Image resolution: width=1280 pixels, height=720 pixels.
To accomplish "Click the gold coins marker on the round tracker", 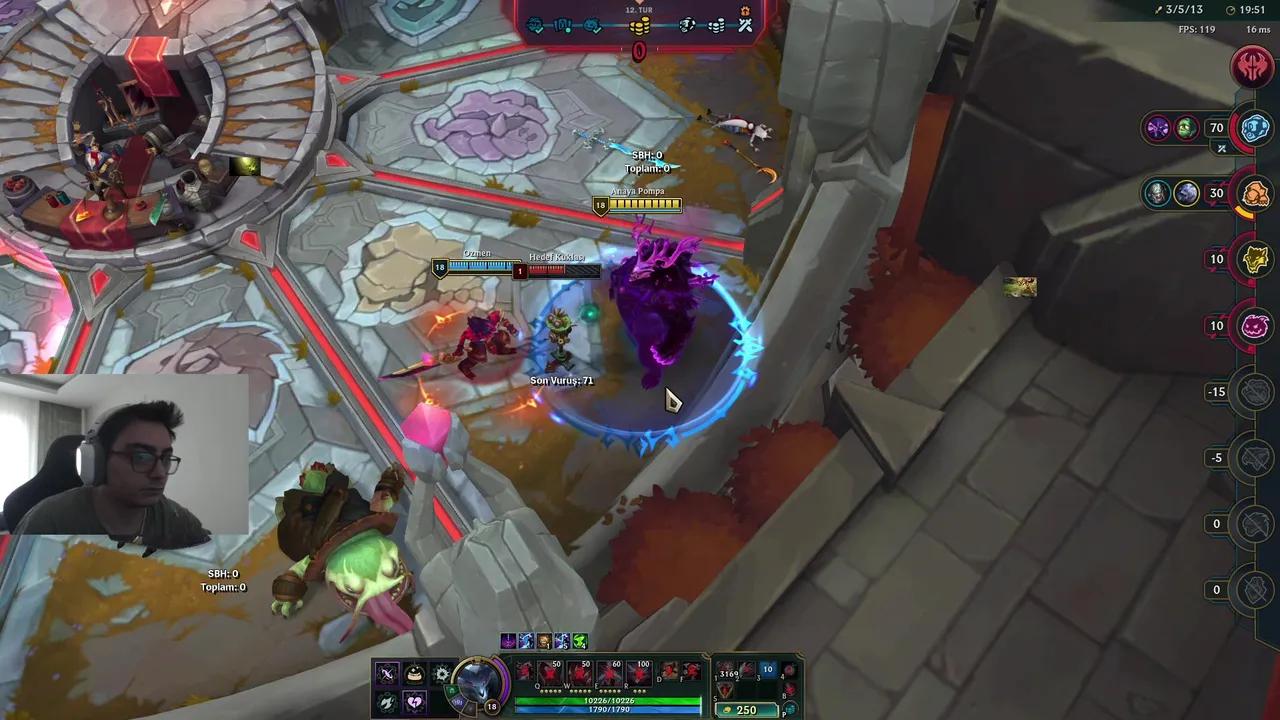I will click(640, 25).
